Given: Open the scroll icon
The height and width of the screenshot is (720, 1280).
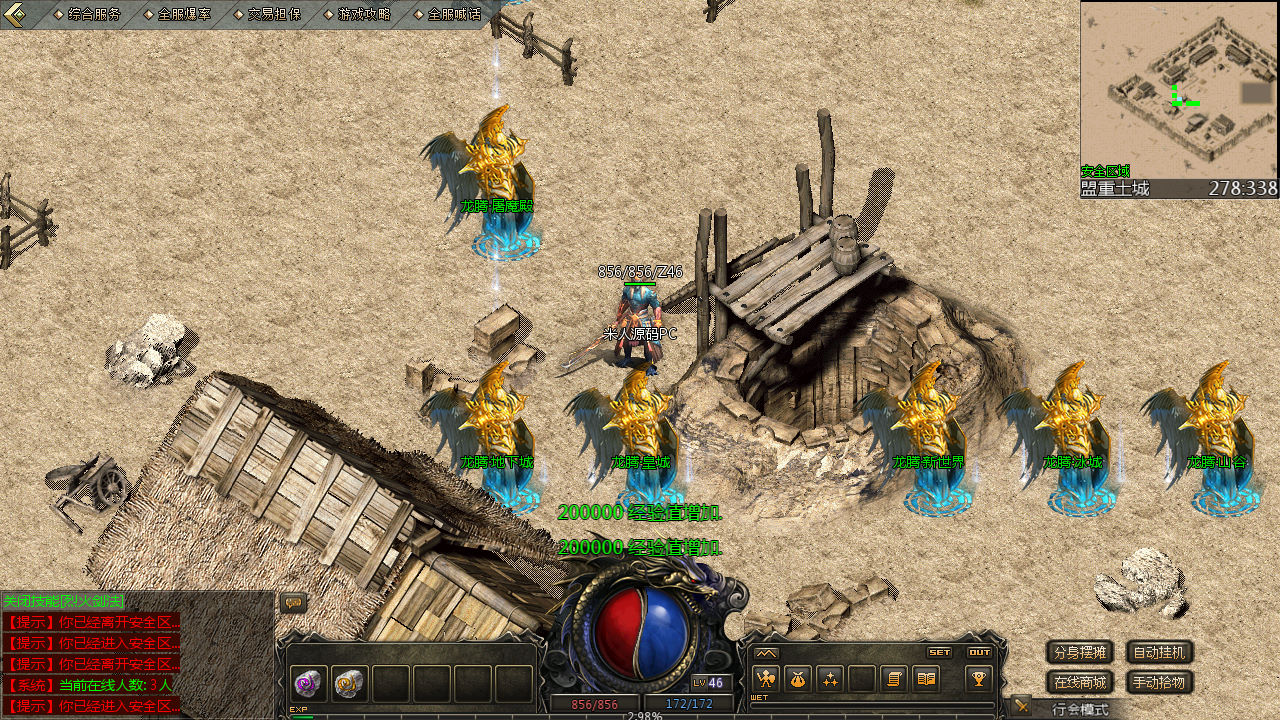Looking at the screenshot, I should point(894,679).
